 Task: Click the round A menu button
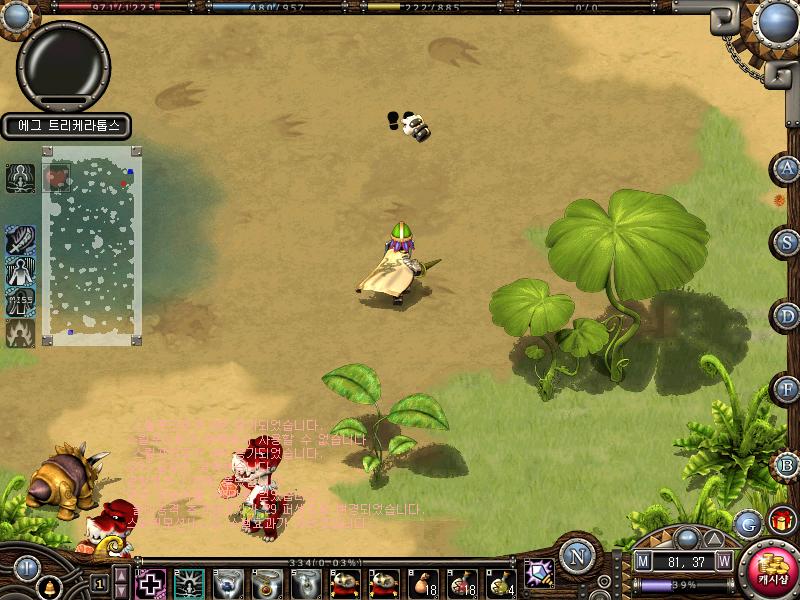pos(788,168)
